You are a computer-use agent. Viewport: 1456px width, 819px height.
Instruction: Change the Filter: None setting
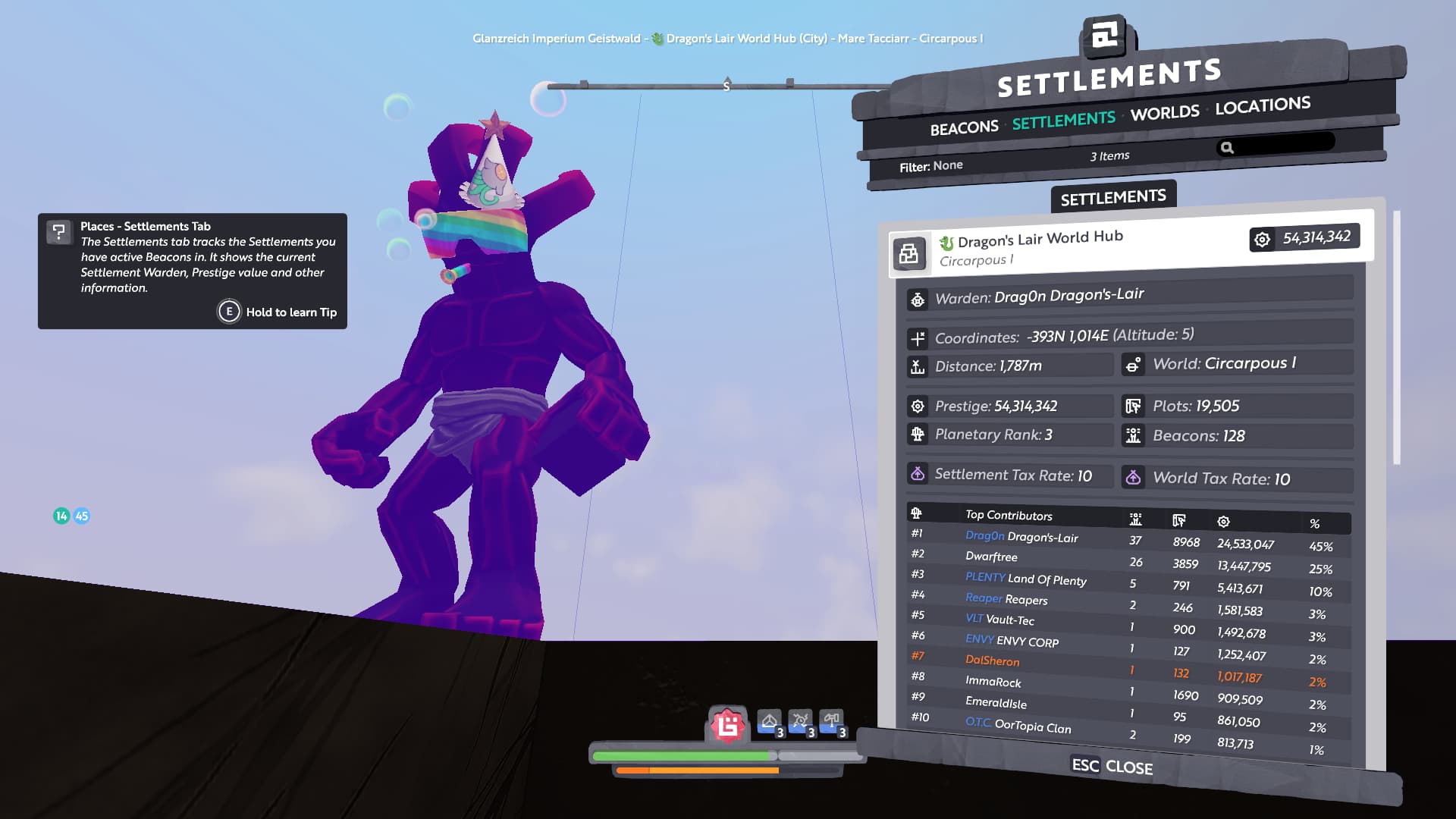pyautogui.click(x=930, y=166)
